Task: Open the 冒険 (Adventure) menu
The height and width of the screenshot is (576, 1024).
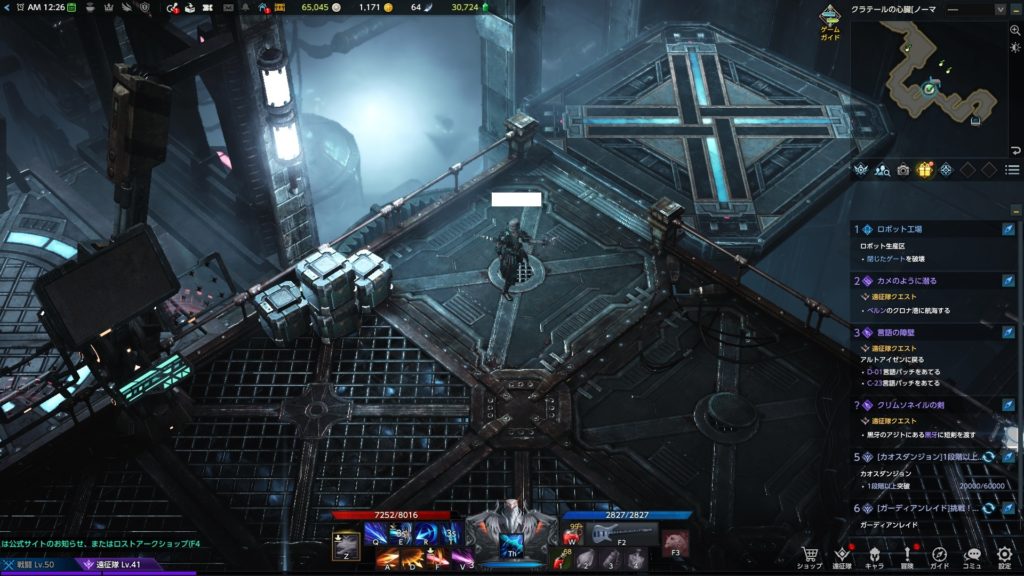Action: pyautogui.click(x=907, y=555)
